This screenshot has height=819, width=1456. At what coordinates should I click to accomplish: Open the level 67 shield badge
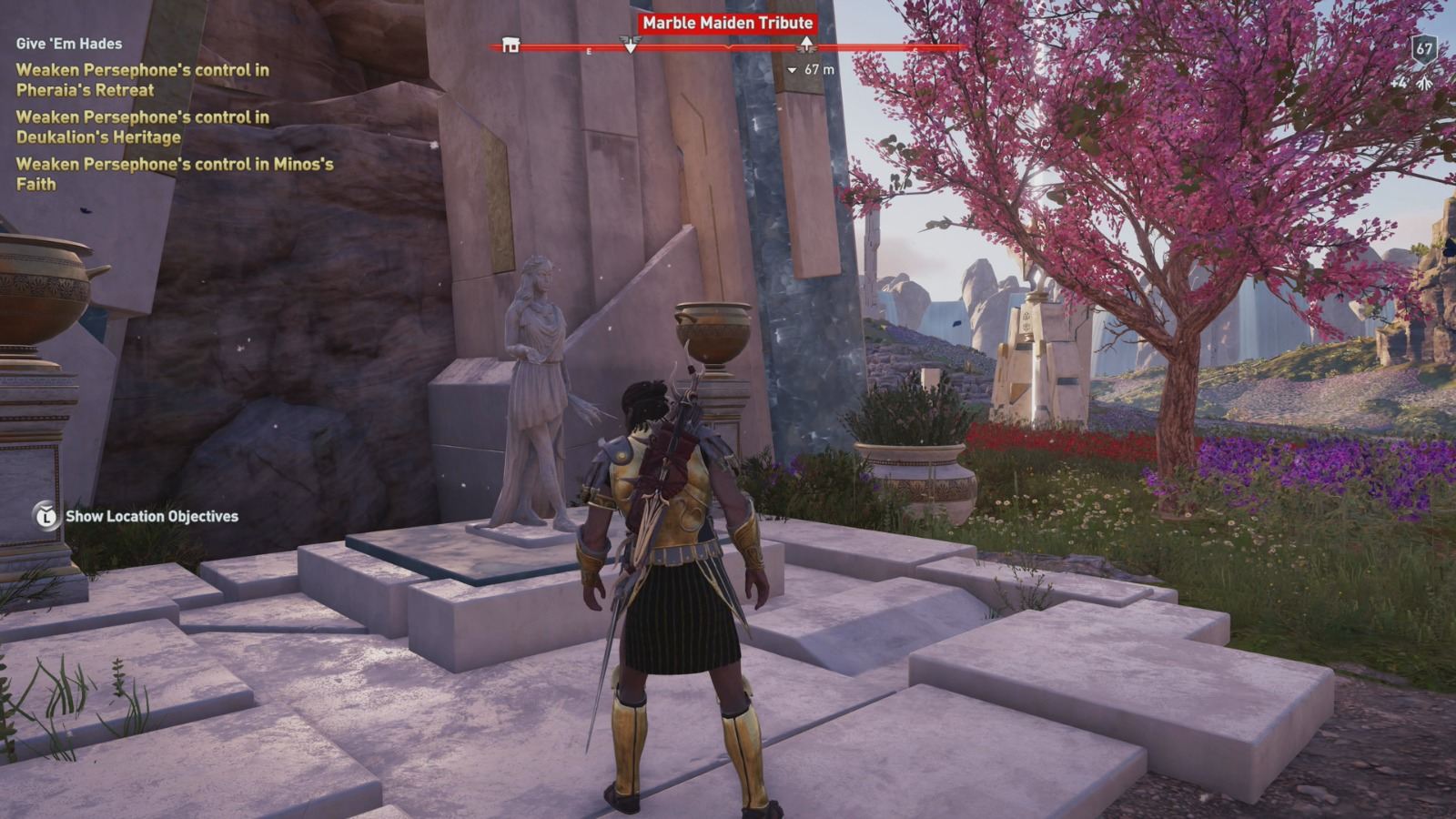tap(1423, 49)
